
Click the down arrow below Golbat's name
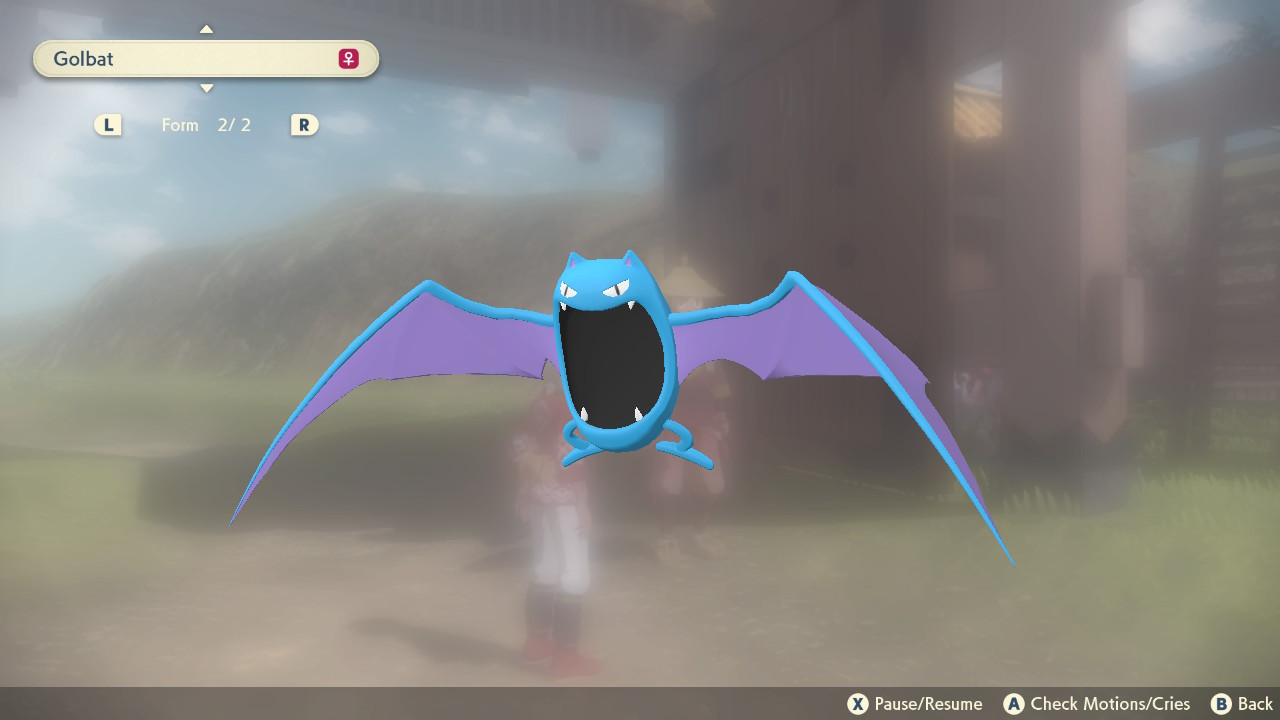(x=206, y=89)
